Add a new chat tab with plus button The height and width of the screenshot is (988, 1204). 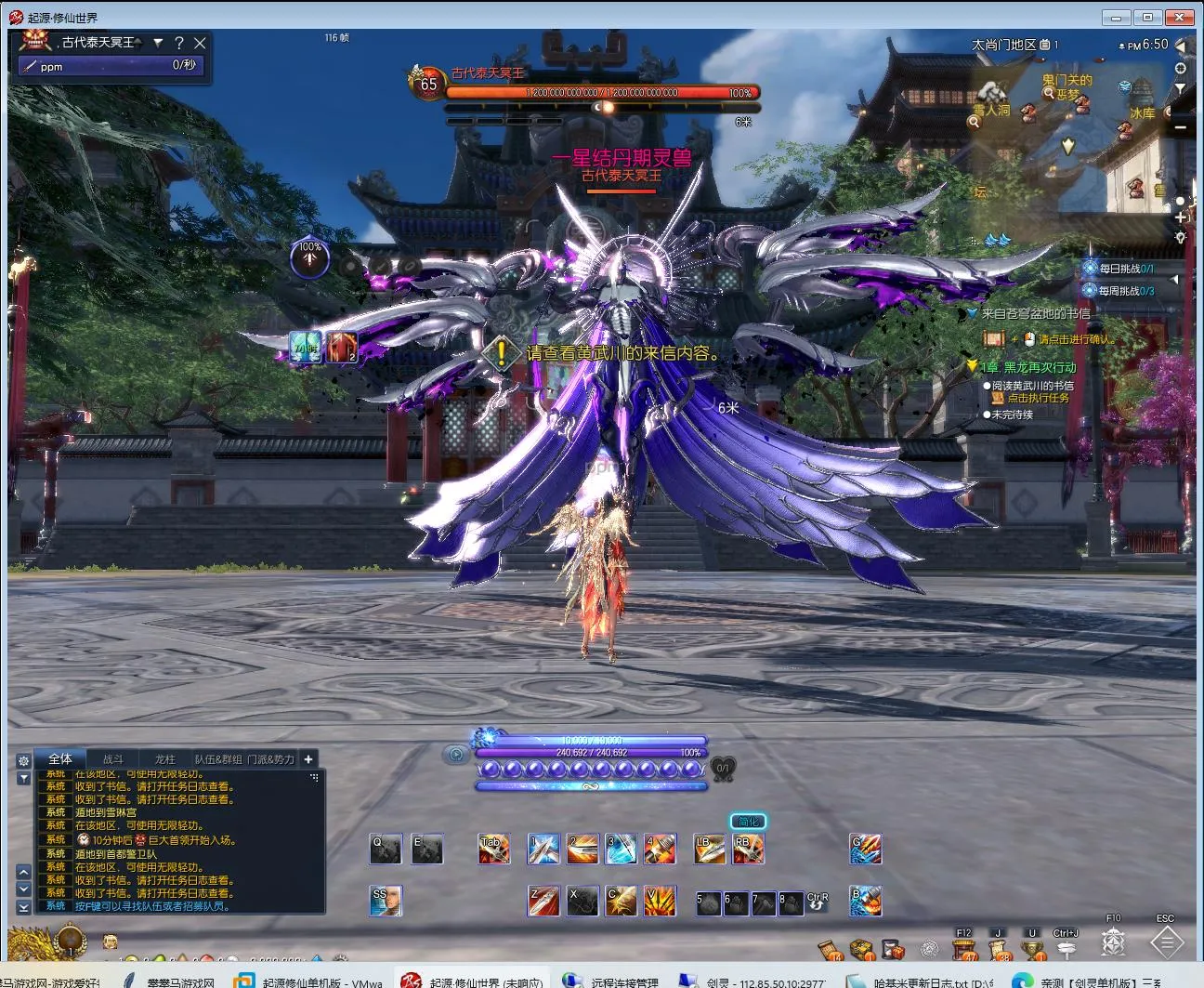tap(308, 759)
